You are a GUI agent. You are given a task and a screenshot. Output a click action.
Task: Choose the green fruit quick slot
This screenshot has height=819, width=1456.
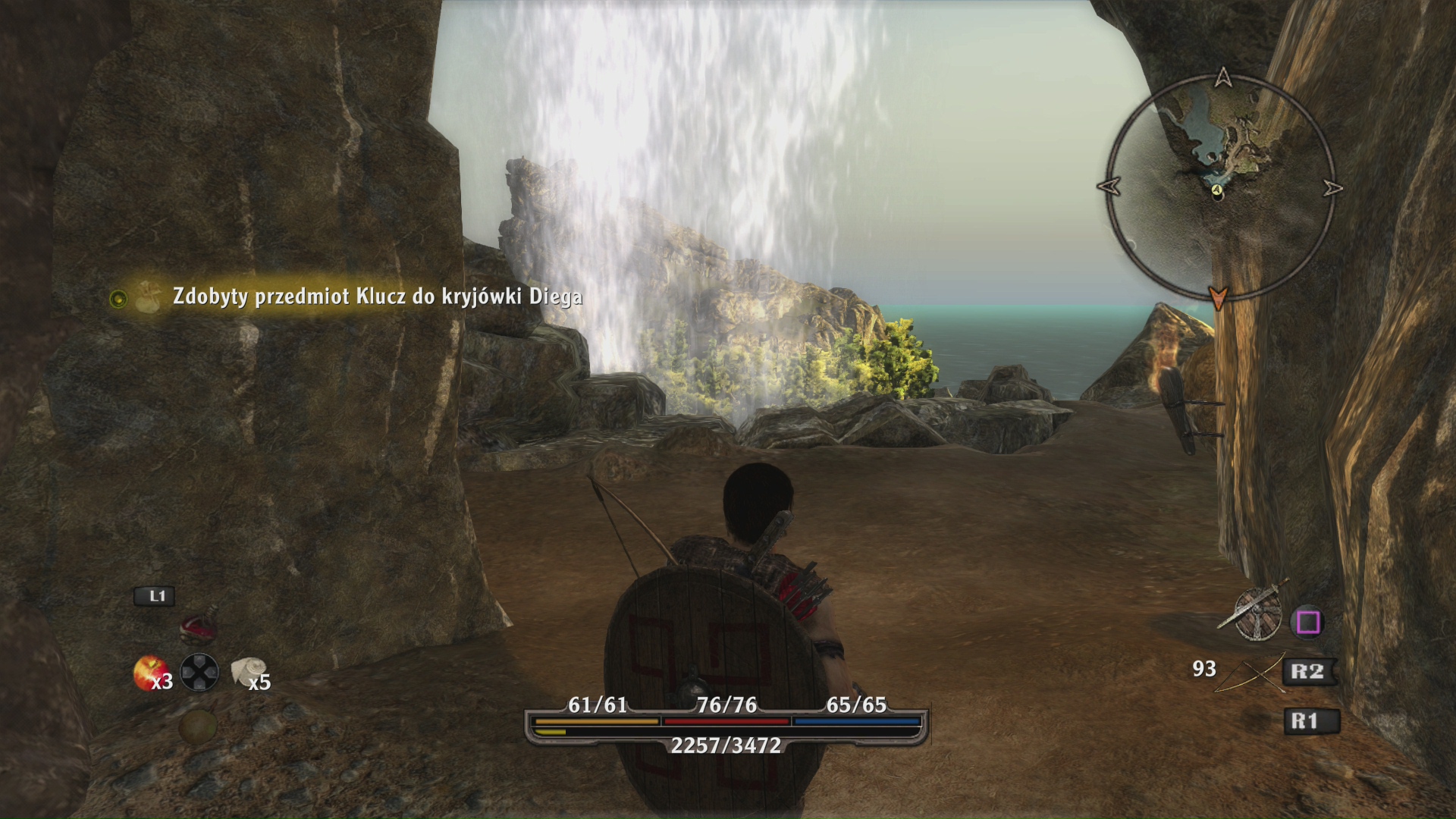tap(198, 726)
